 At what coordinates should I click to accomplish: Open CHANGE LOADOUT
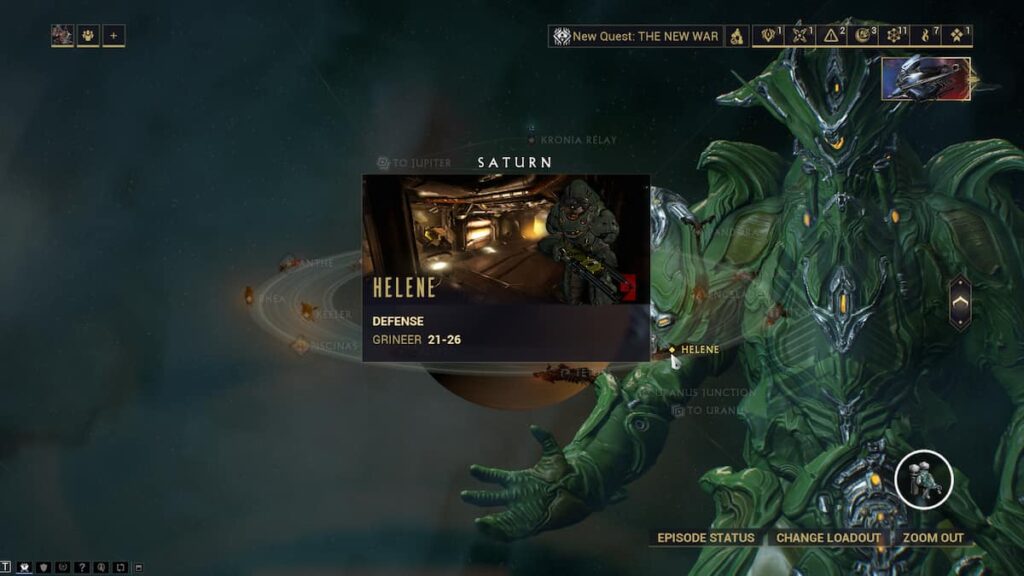coord(828,538)
